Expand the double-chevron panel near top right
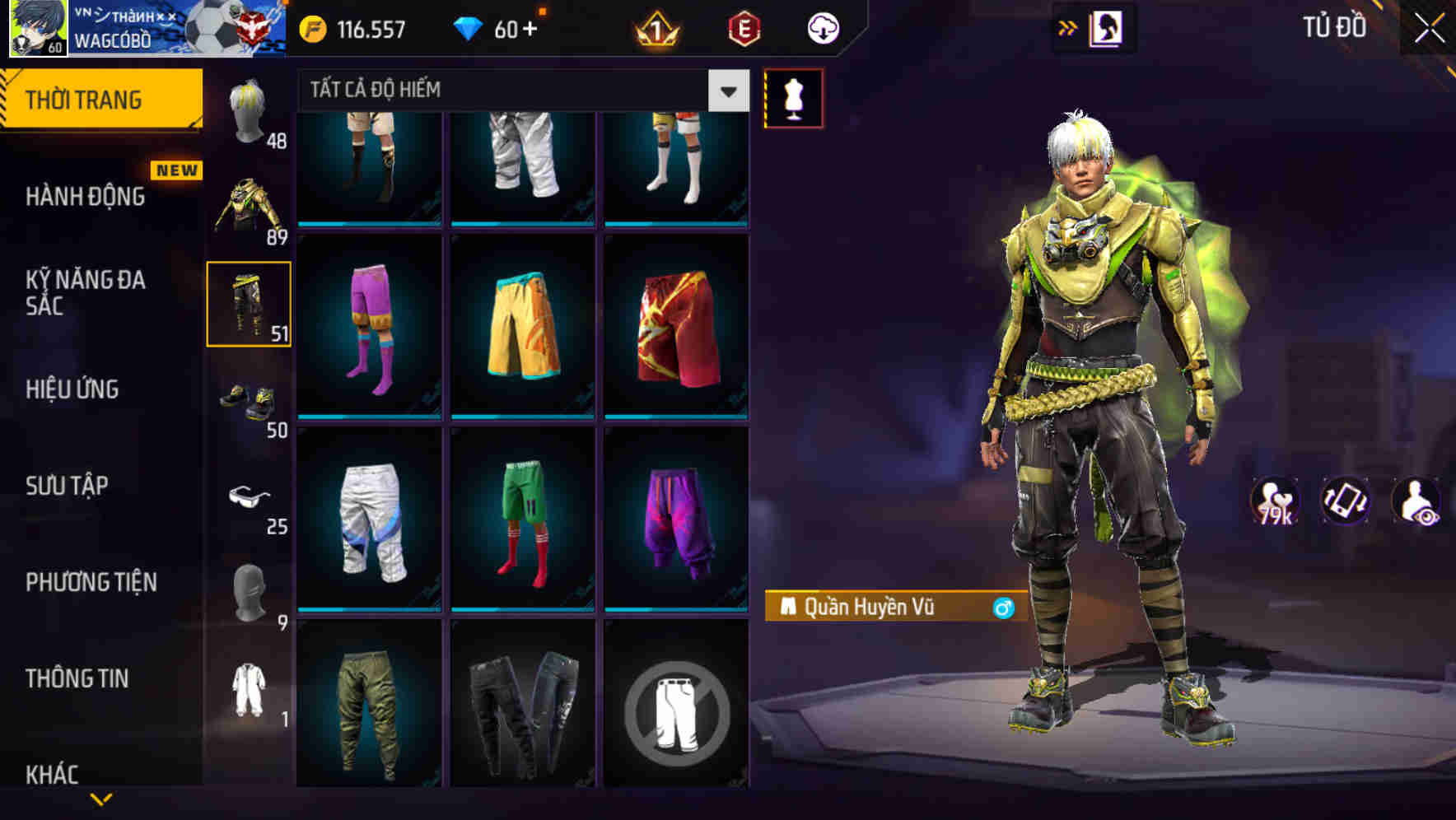The image size is (1456, 820). [1069, 25]
